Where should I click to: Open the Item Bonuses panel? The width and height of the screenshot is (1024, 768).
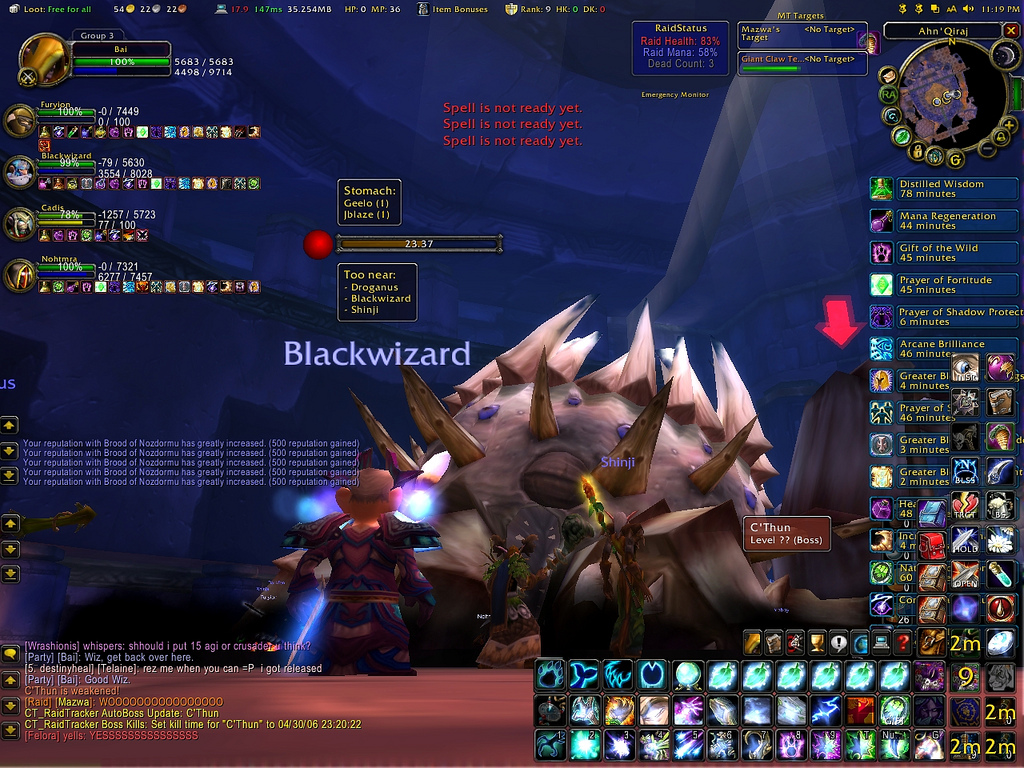(453, 9)
